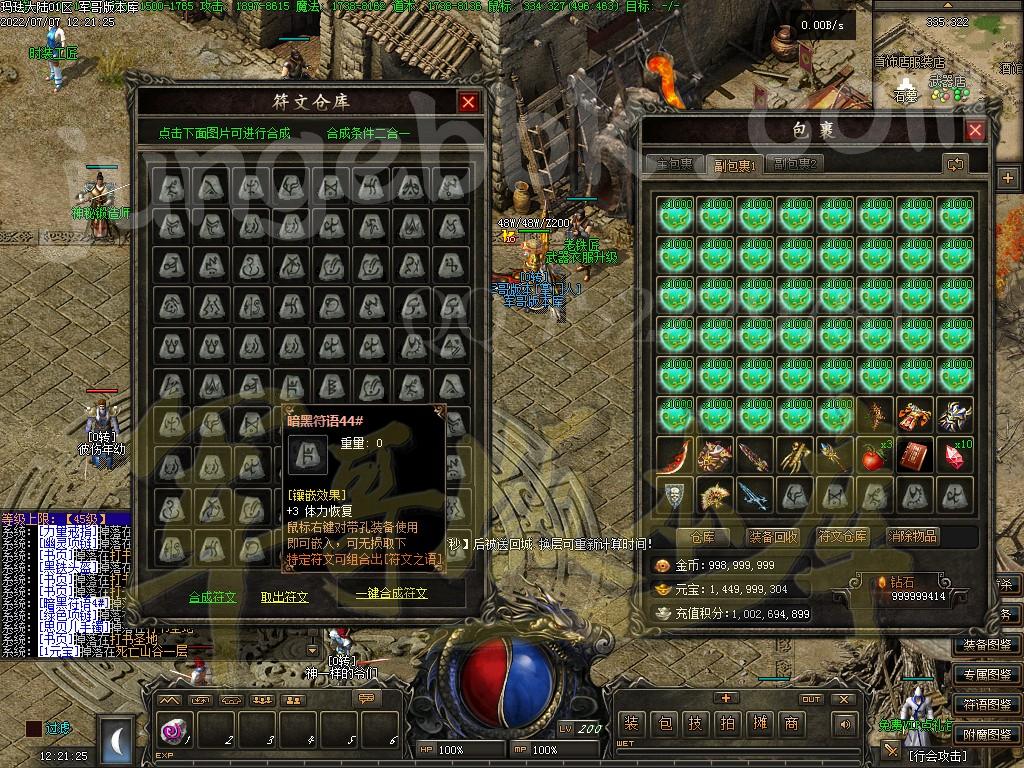Viewport: 1024px width, 768px height.
Task: Open 符文仓库 from the bag panel
Action: tap(843, 537)
